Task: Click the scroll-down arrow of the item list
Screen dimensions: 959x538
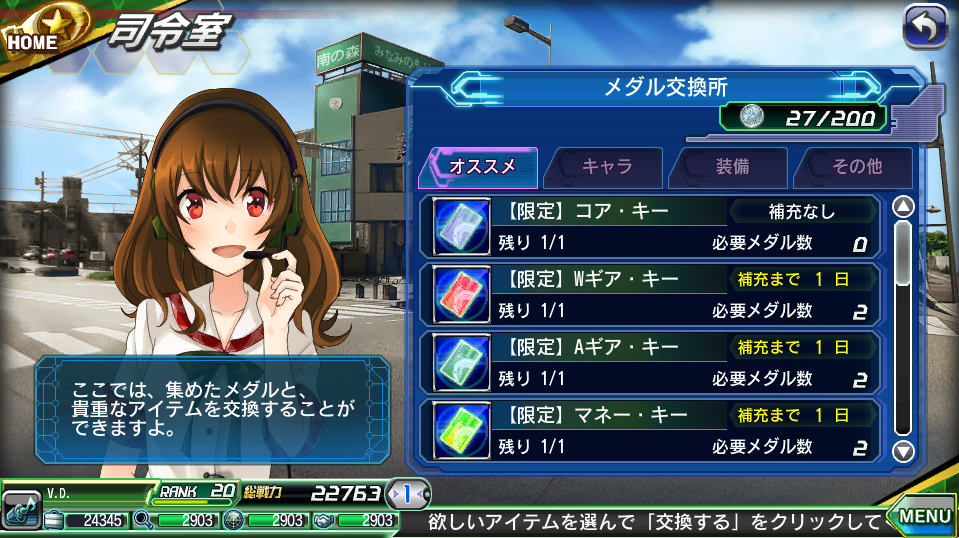Action: point(903,450)
